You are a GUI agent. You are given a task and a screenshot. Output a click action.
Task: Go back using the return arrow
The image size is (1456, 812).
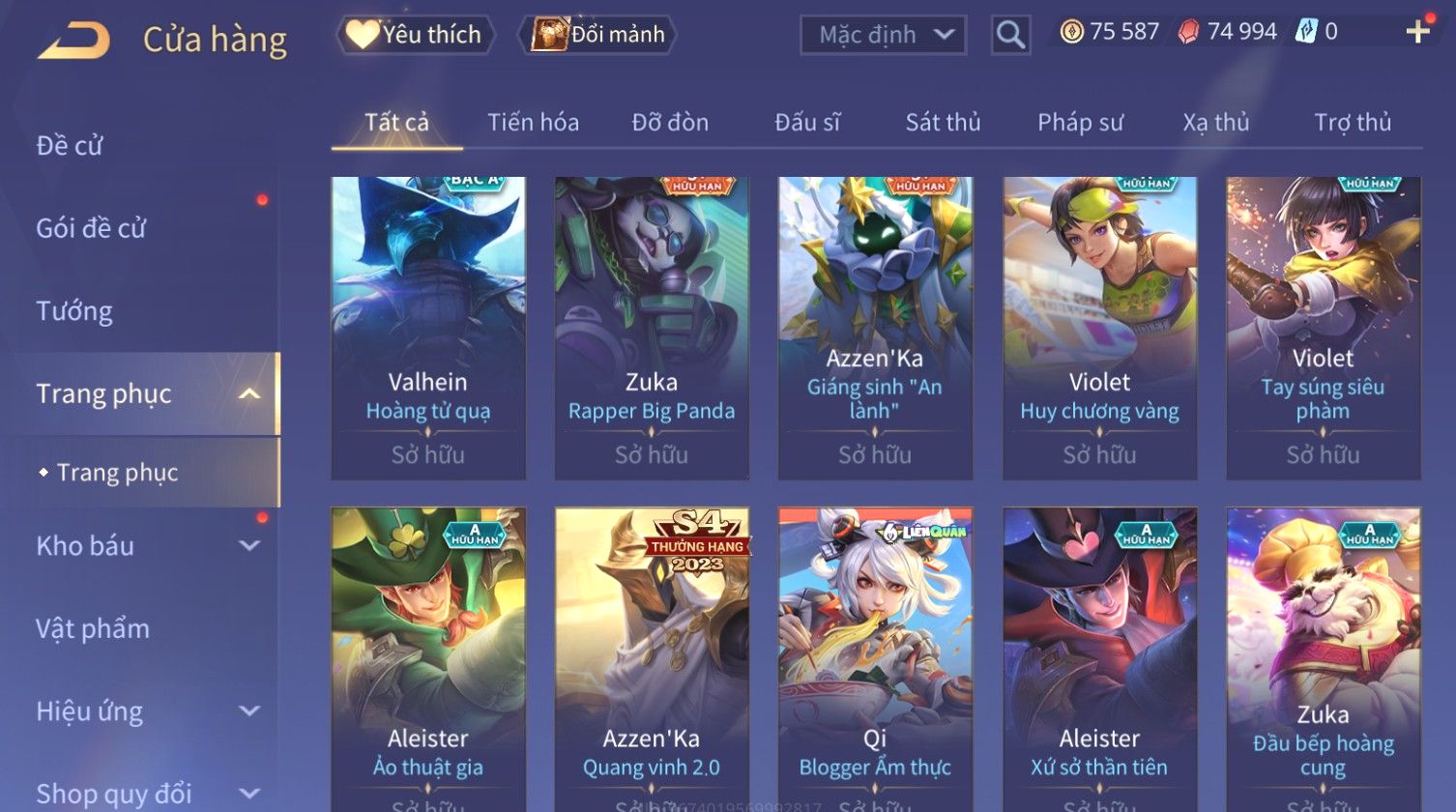pos(73,41)
